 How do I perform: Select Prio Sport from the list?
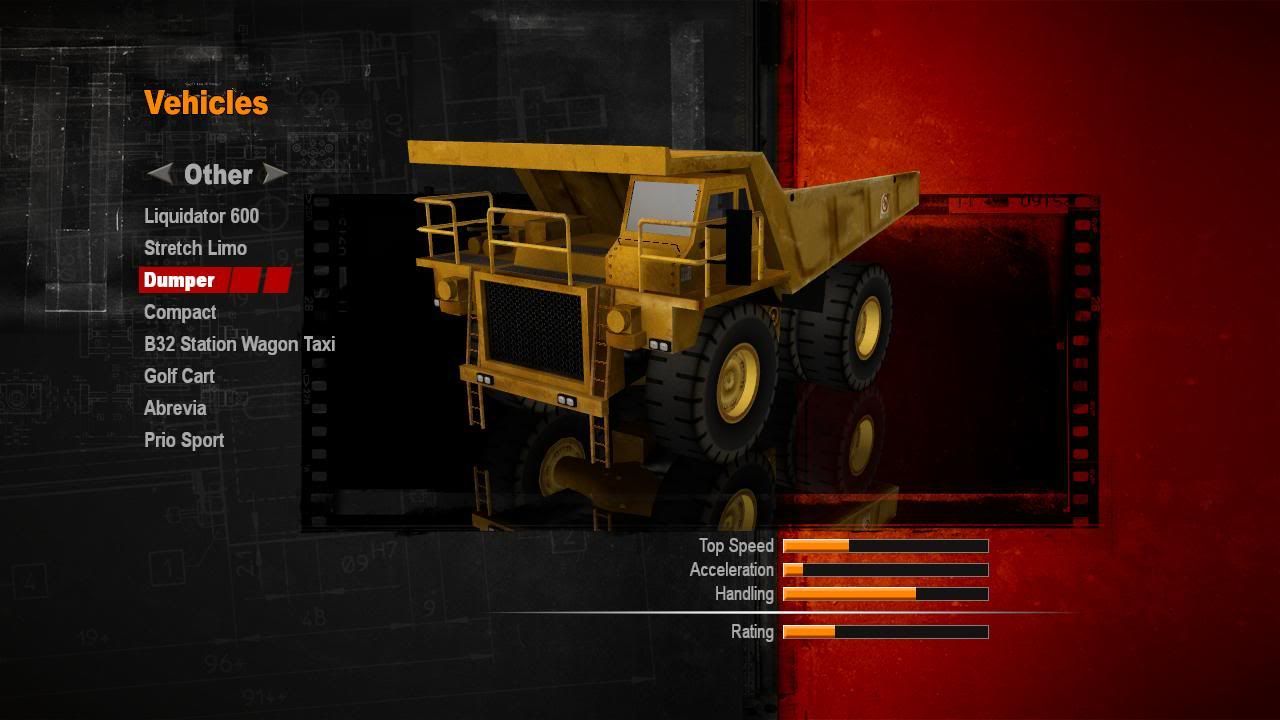(x=184, y=440)
